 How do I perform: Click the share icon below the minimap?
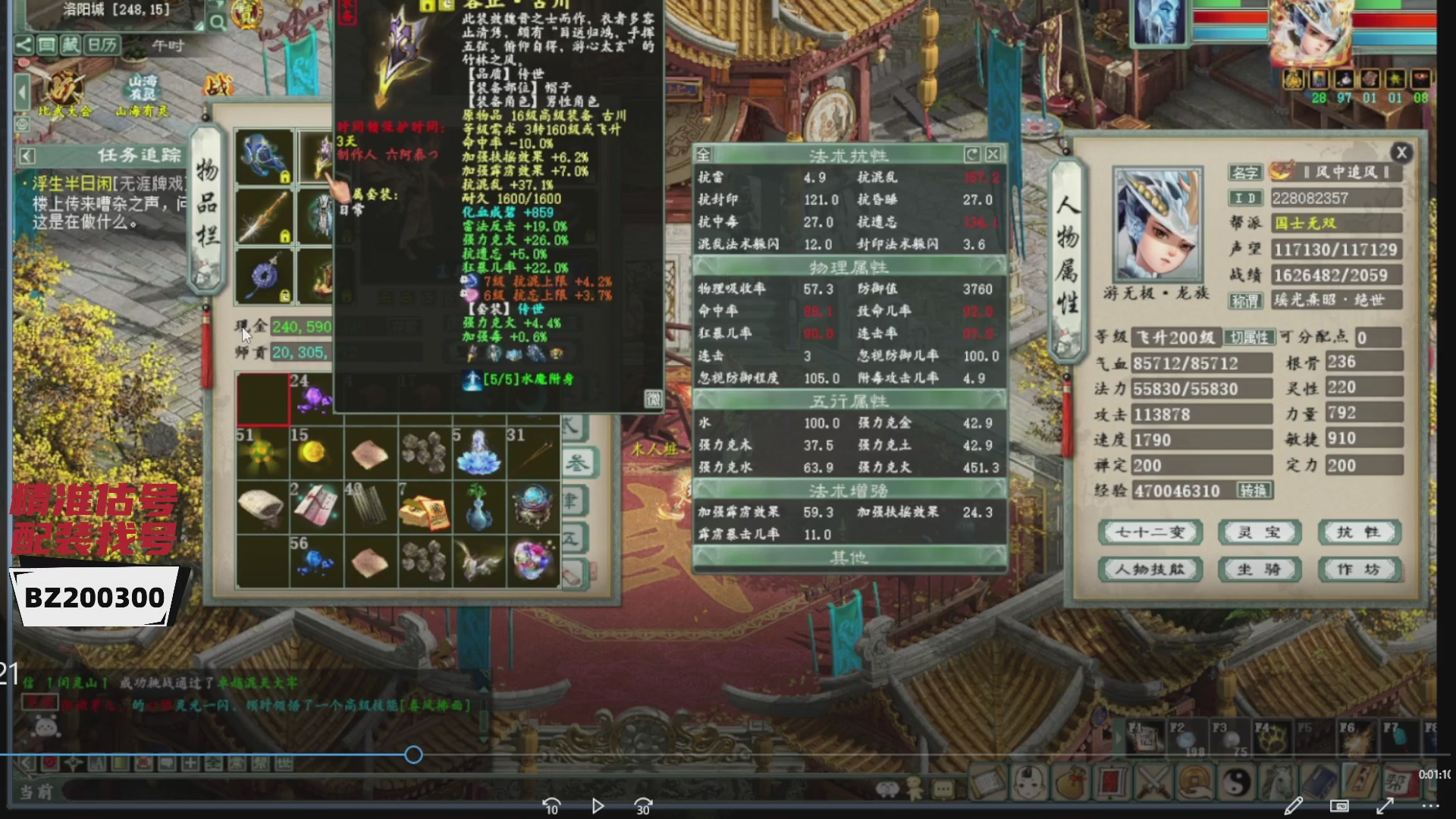click(25, 45)
